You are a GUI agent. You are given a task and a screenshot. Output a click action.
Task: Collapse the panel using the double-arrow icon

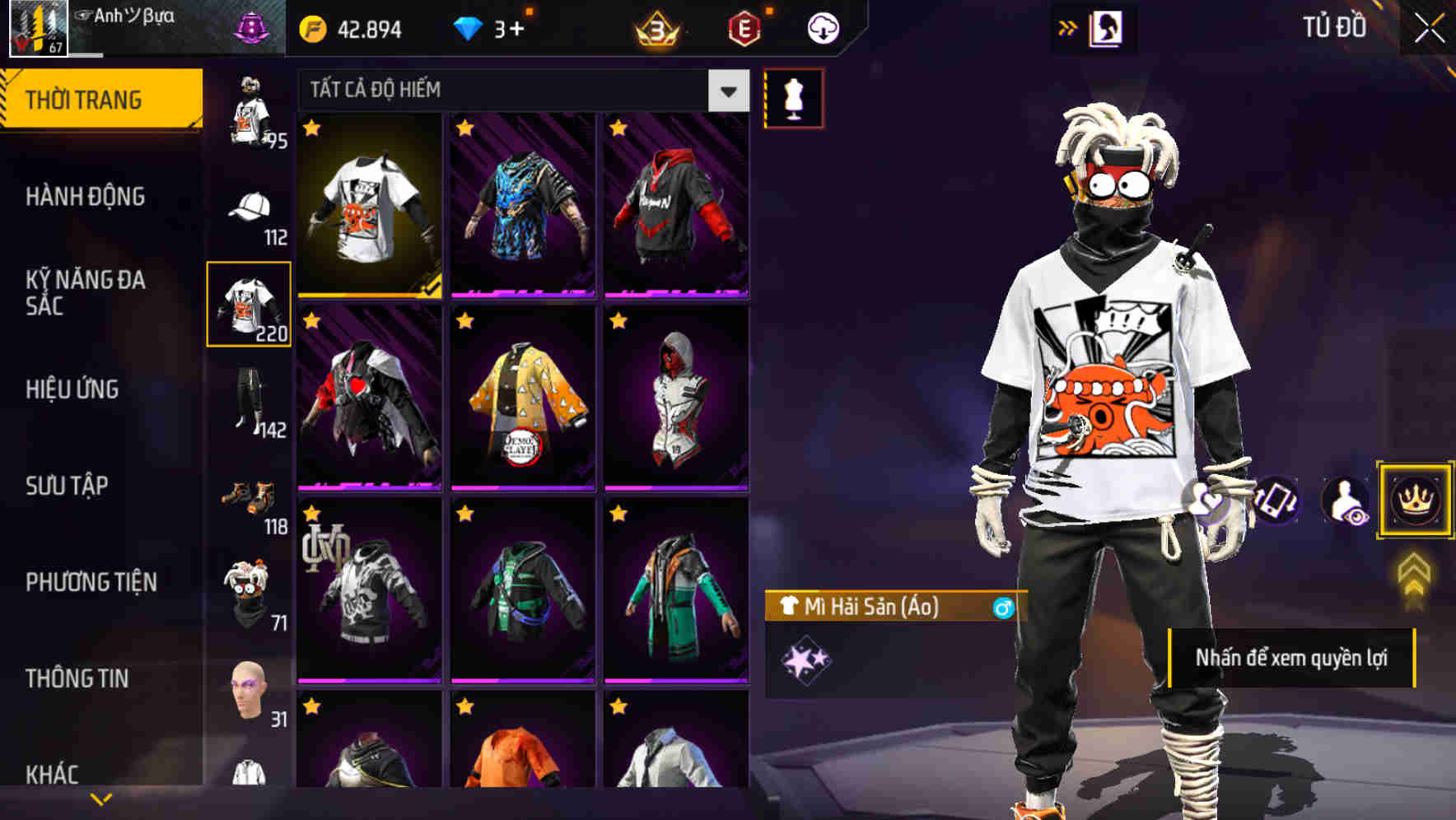coord(1068,26)
